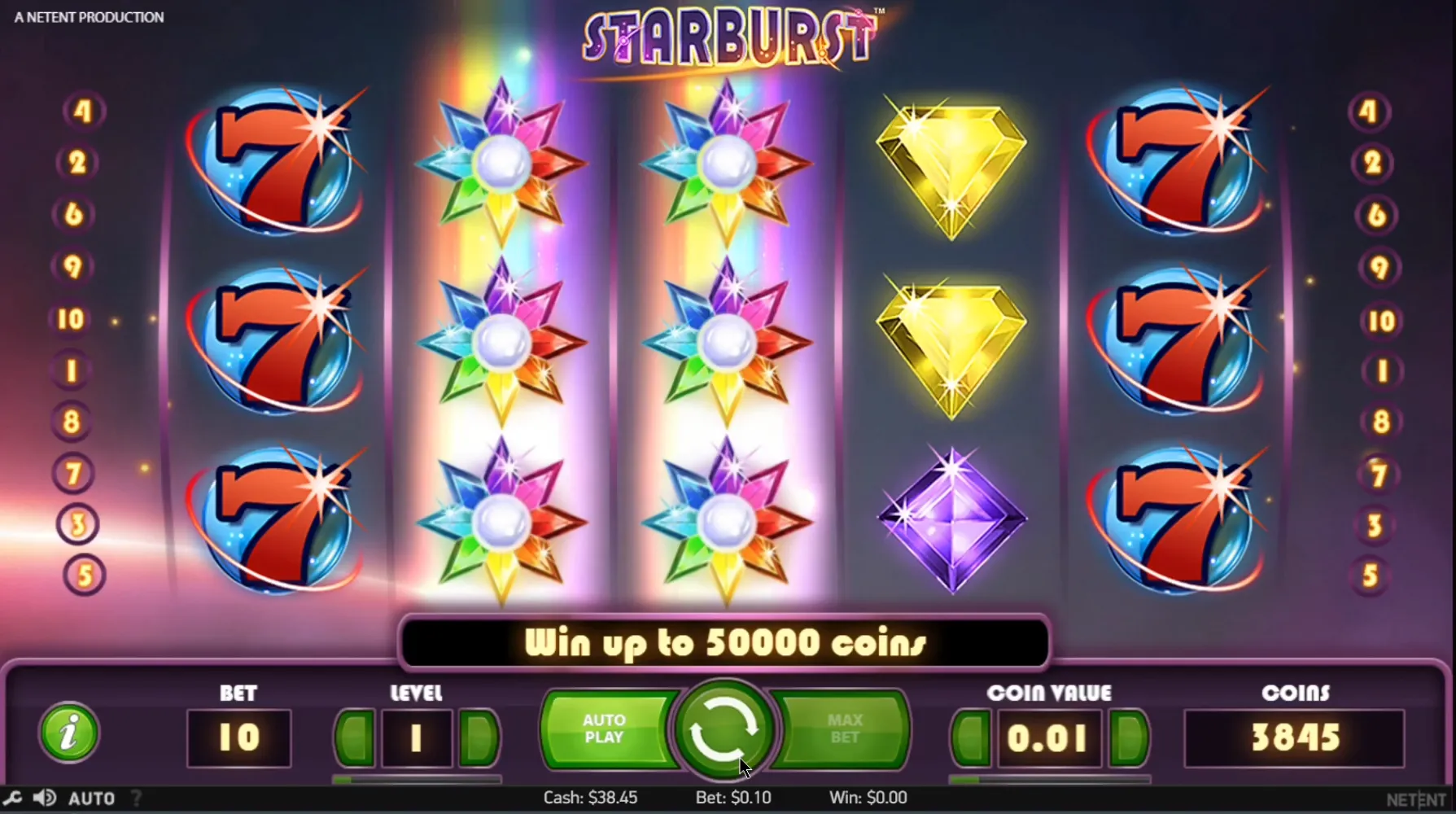This screenshot has height=814, width=1456.
Task: Select payline number 5 on the right
Action: tap(1371, 576)
